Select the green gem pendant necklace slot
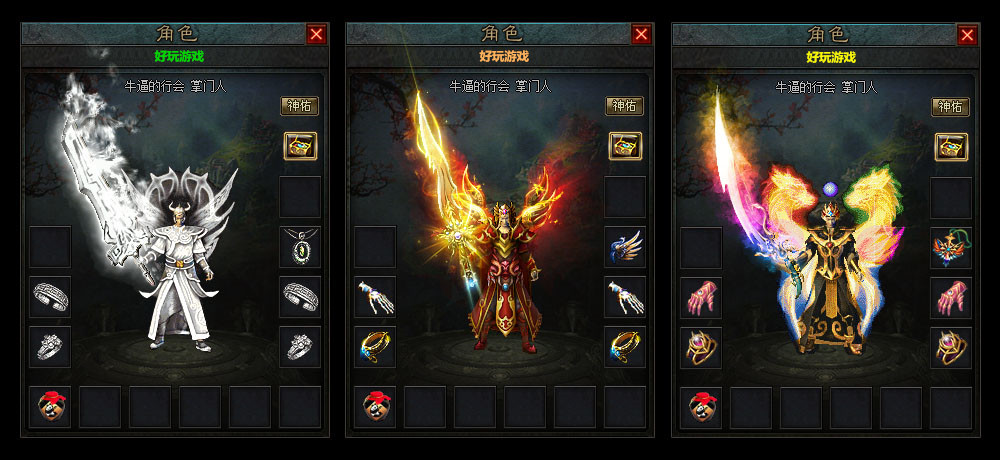 pos(299,246)
